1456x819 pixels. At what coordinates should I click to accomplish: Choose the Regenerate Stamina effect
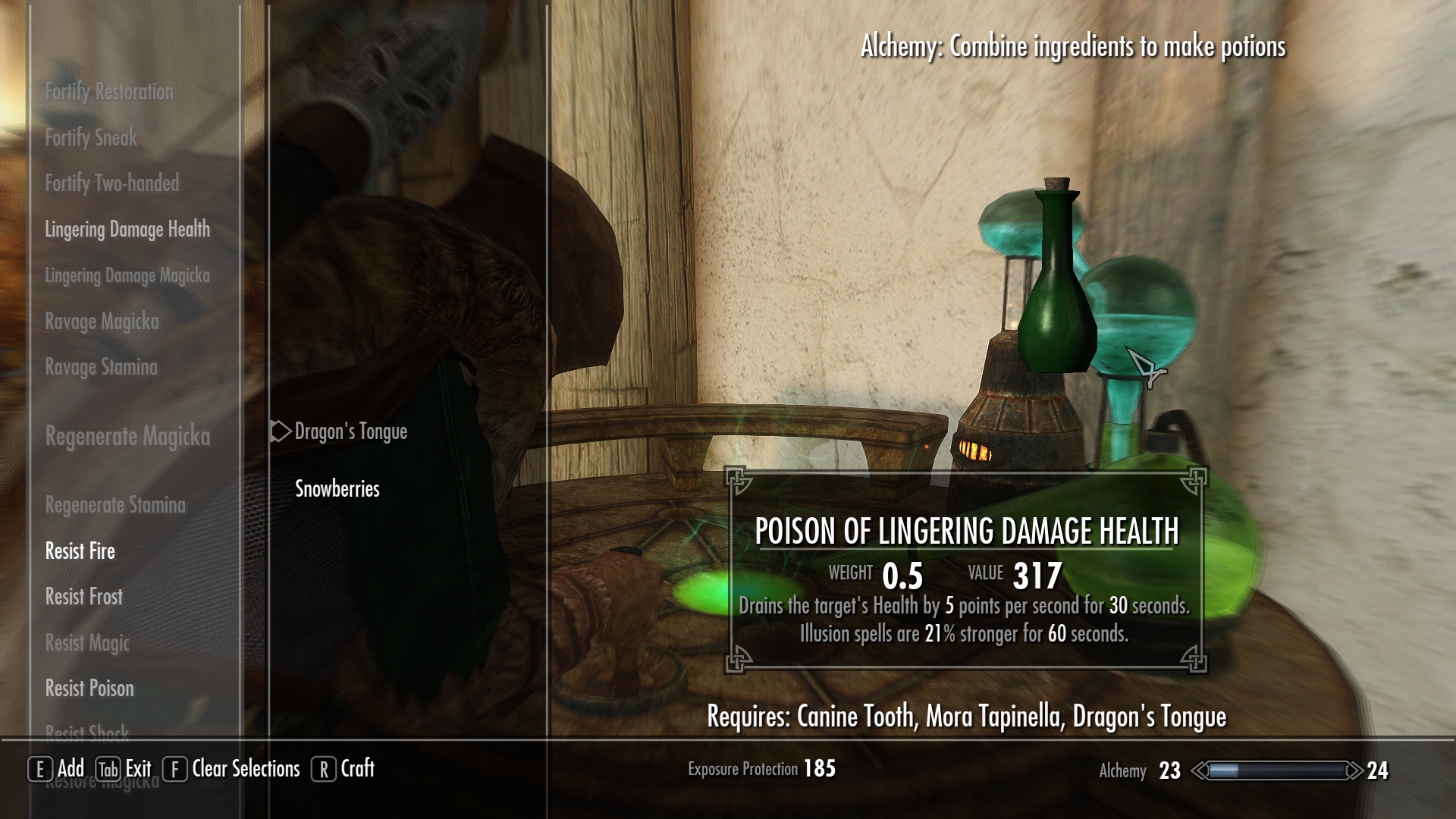115,505
